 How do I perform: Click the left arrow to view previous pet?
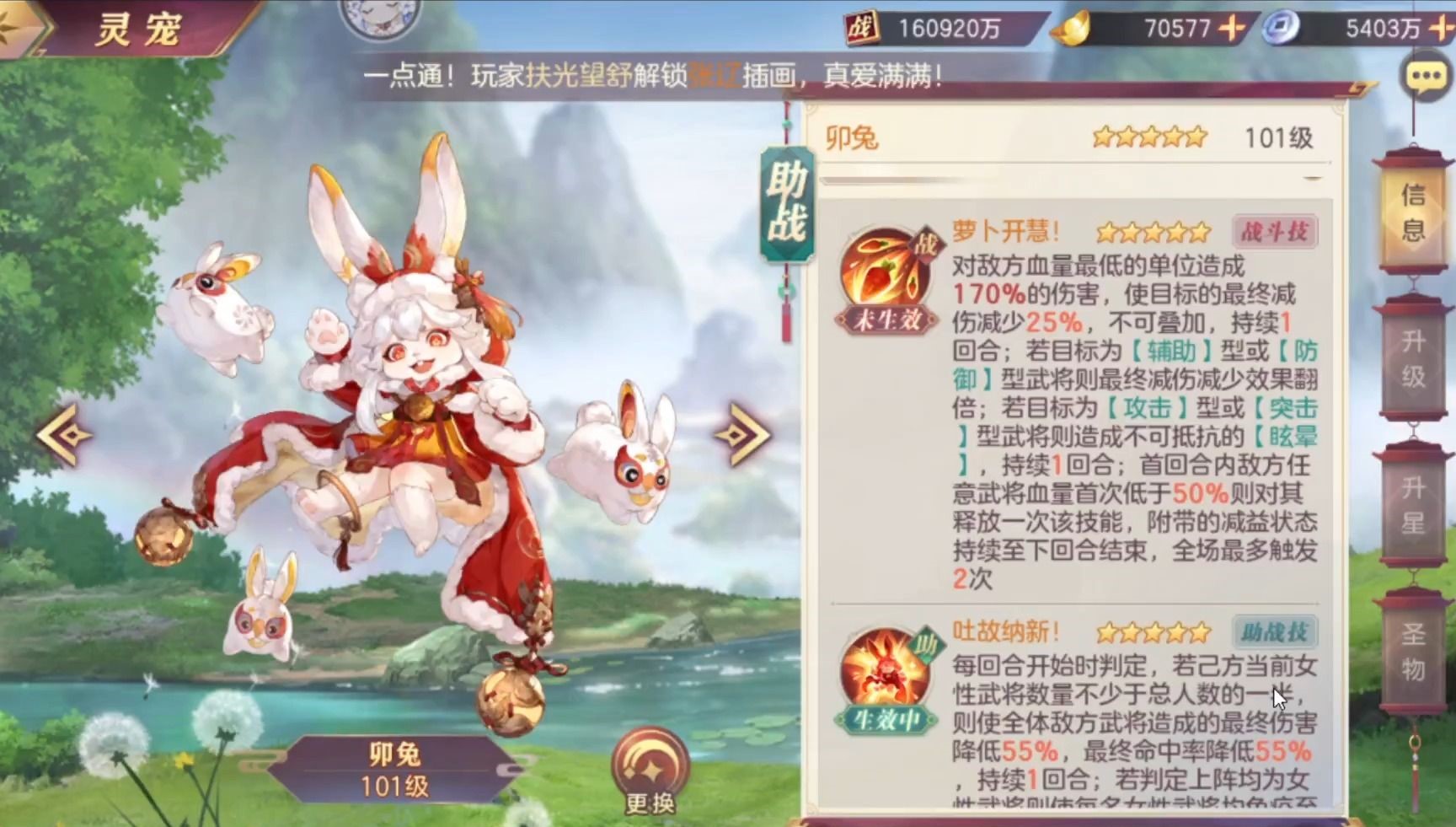[x=63, y=435]
